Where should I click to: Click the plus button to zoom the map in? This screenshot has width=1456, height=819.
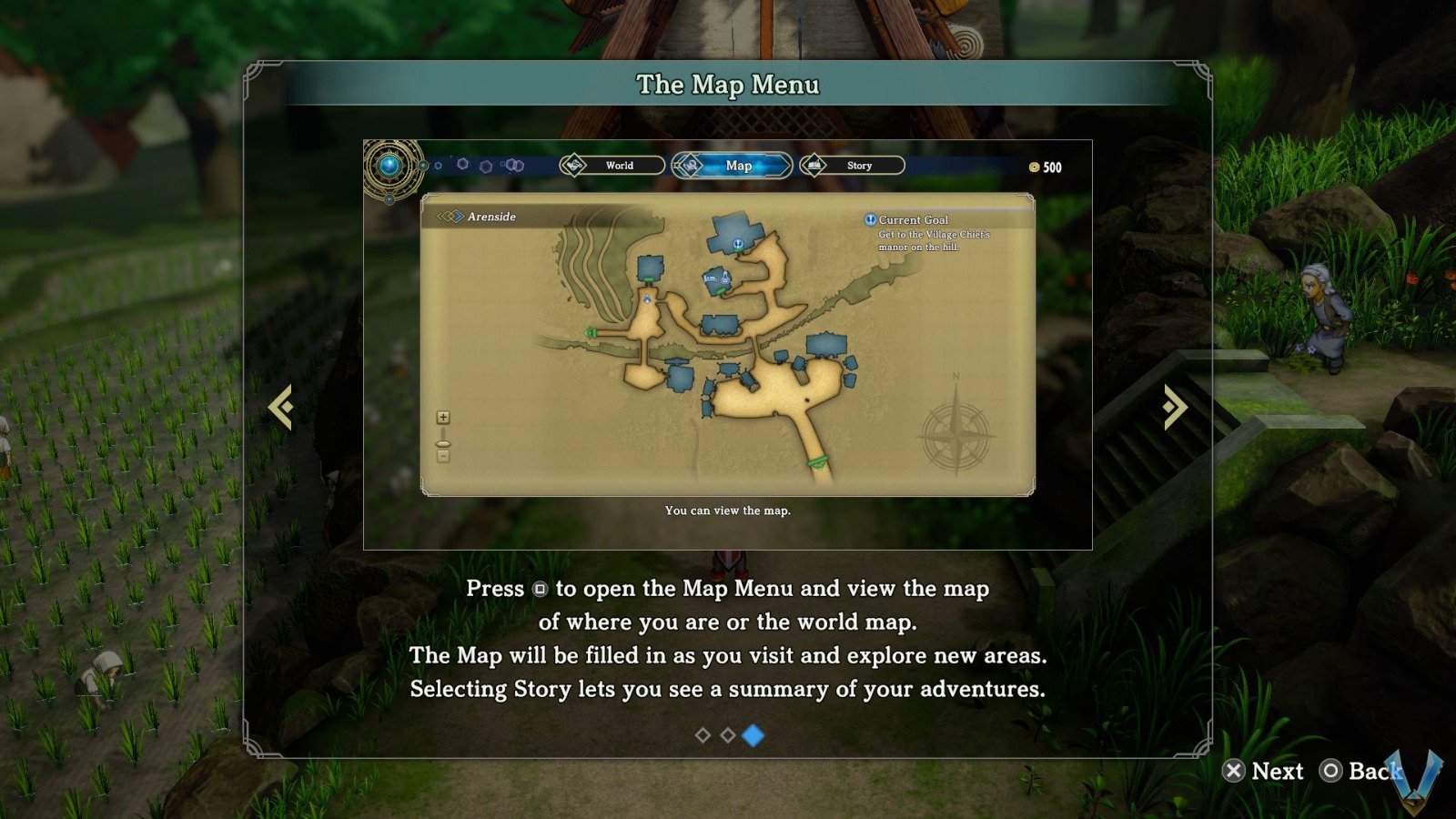tap(443, 418)
